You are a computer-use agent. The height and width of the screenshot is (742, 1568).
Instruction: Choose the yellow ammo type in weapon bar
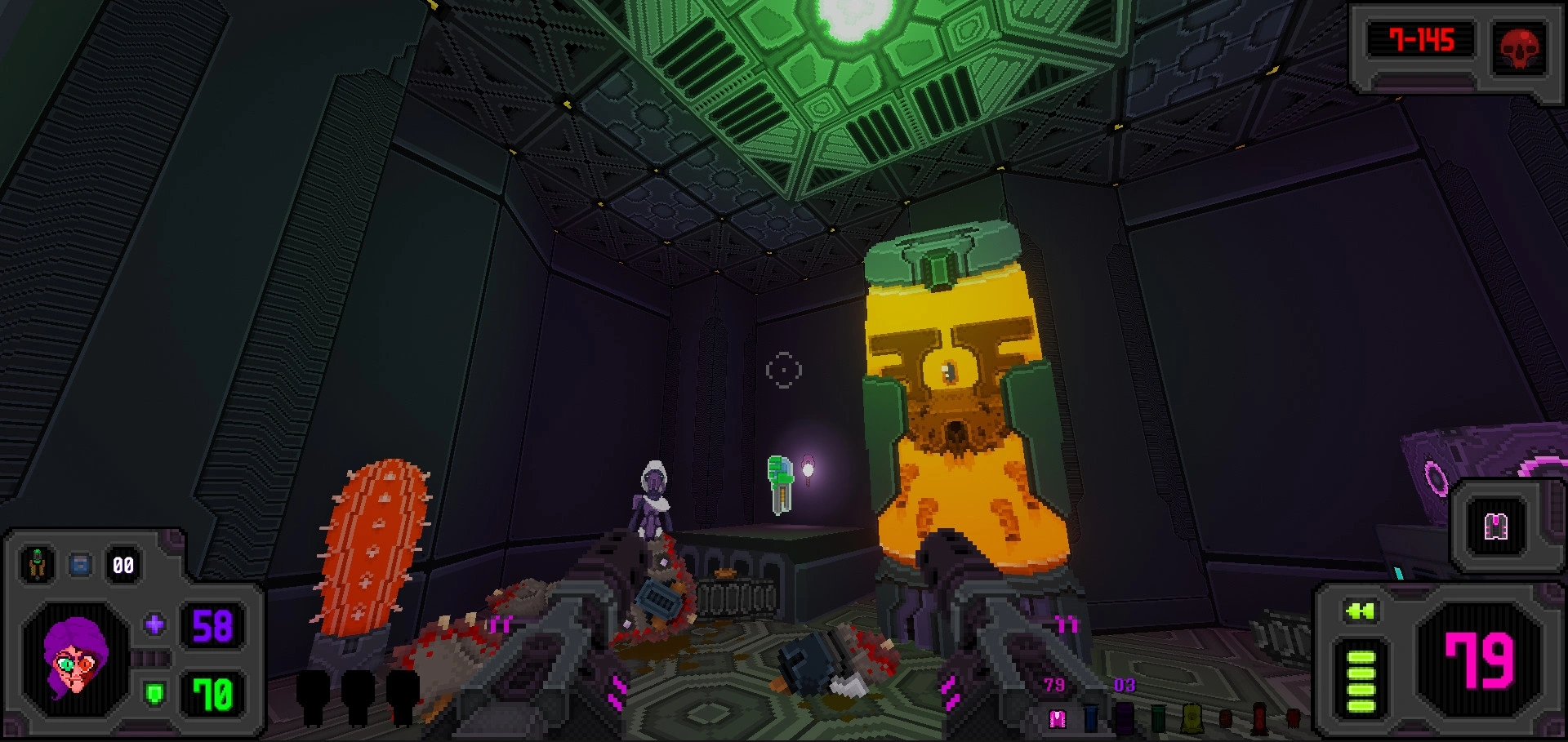[1192, 718]
